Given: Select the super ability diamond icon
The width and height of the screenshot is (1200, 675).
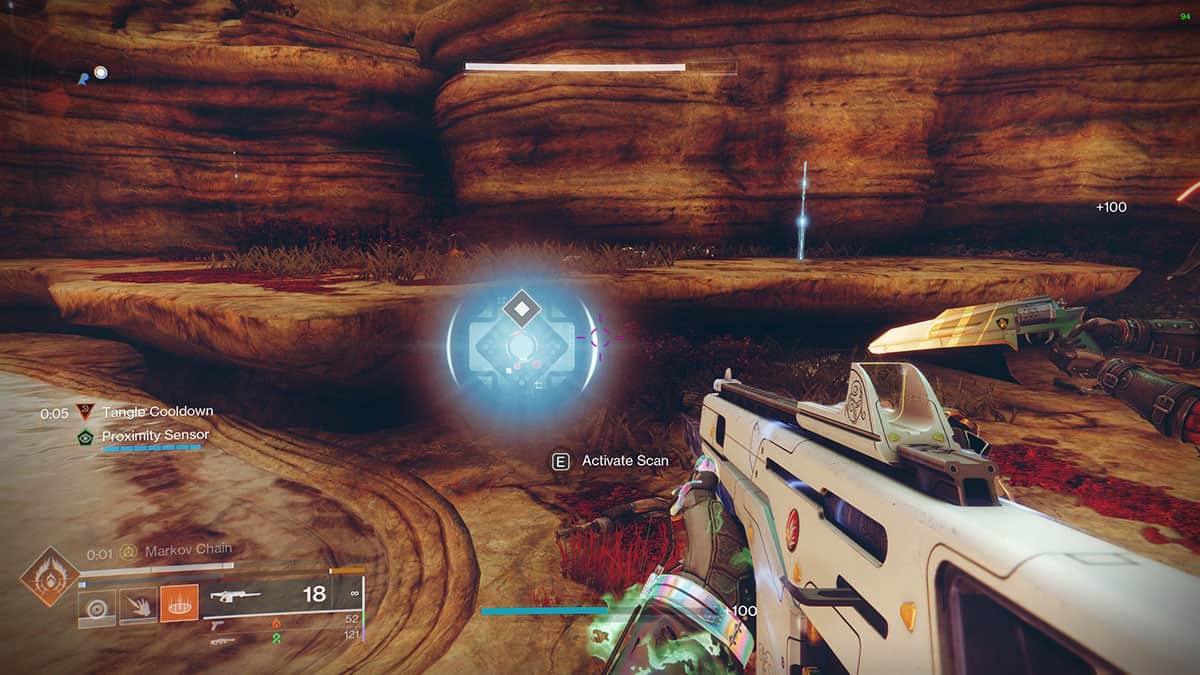Looking at the screenshot, I should pyautogui.click(x=49, y=576).
